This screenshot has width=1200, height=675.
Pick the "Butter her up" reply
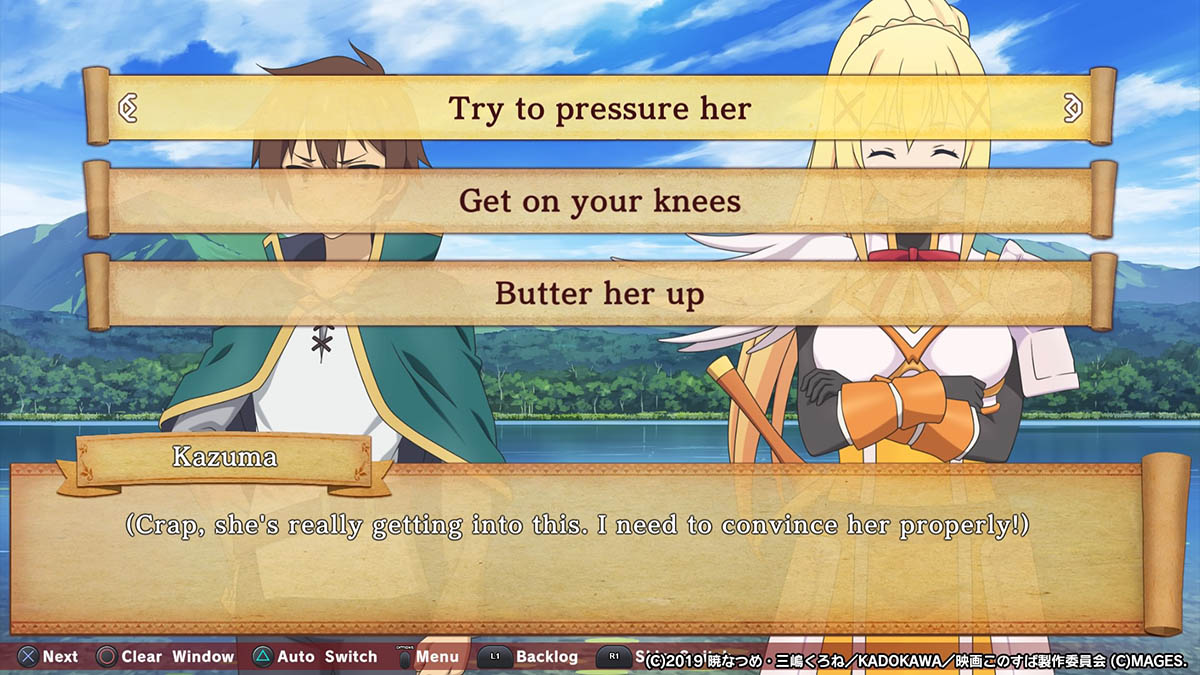[600, 294]
